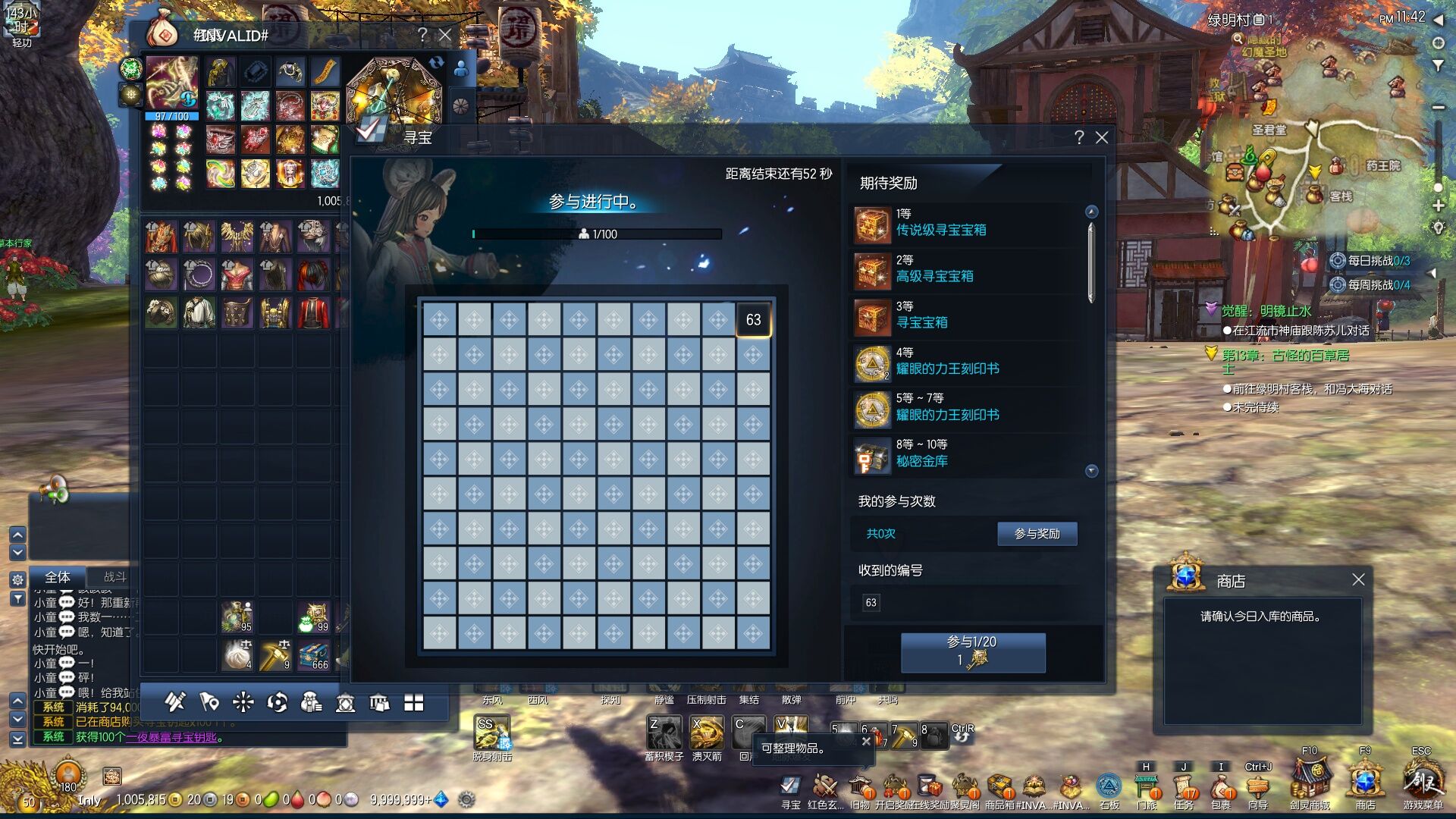
Task: Close the 寻宝 treasure hunt window
Action: (1102, 137)
